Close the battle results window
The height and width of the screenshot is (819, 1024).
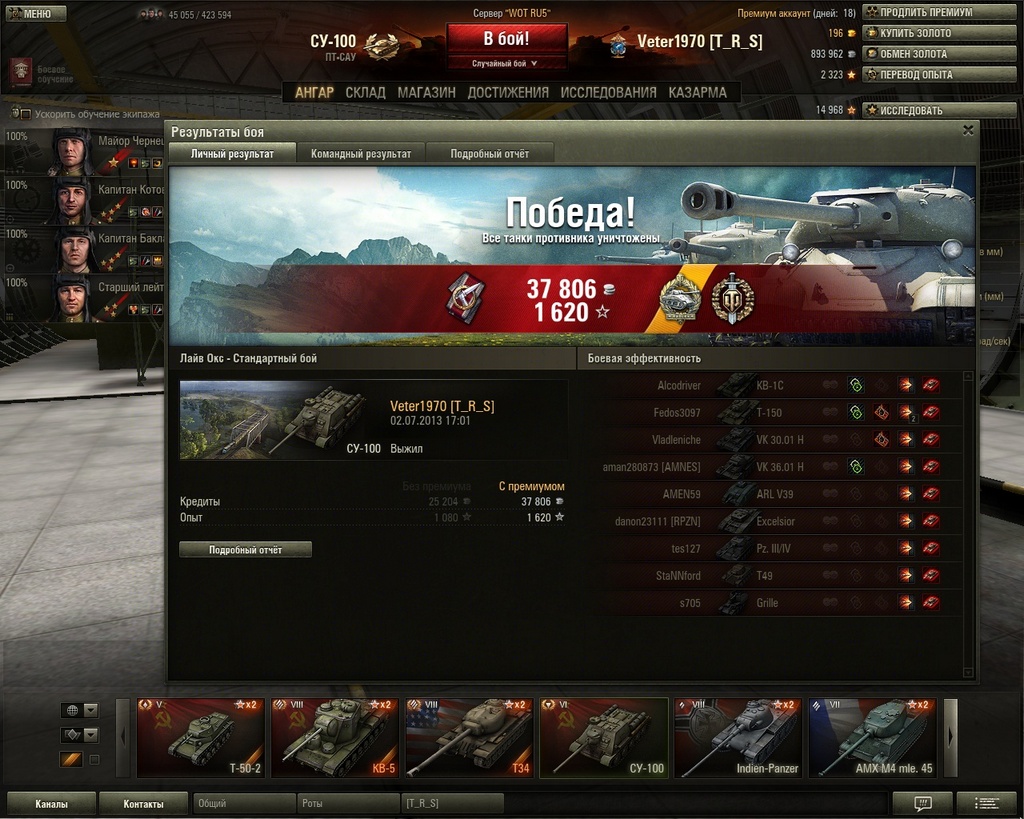click(x=967, y=130)
